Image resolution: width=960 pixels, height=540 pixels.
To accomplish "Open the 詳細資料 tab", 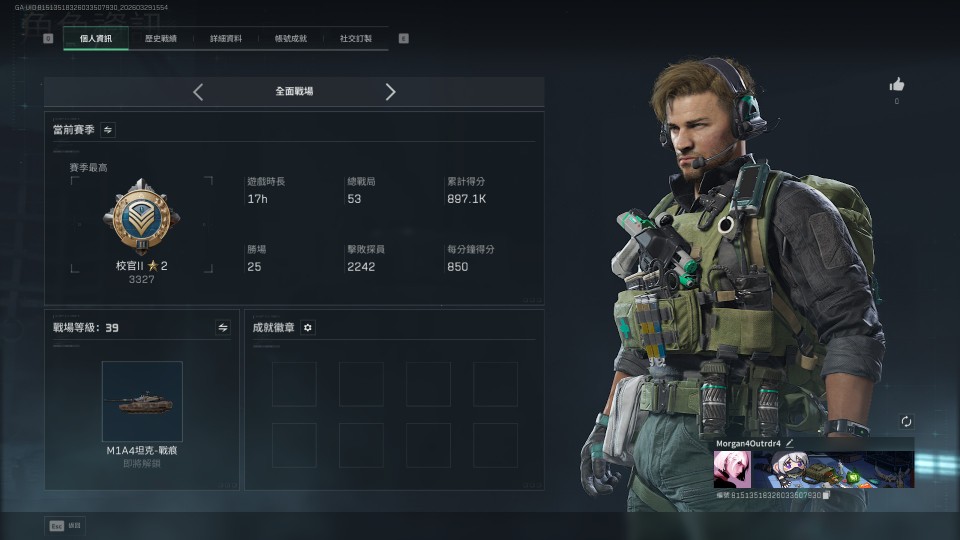I will [226, 39].
